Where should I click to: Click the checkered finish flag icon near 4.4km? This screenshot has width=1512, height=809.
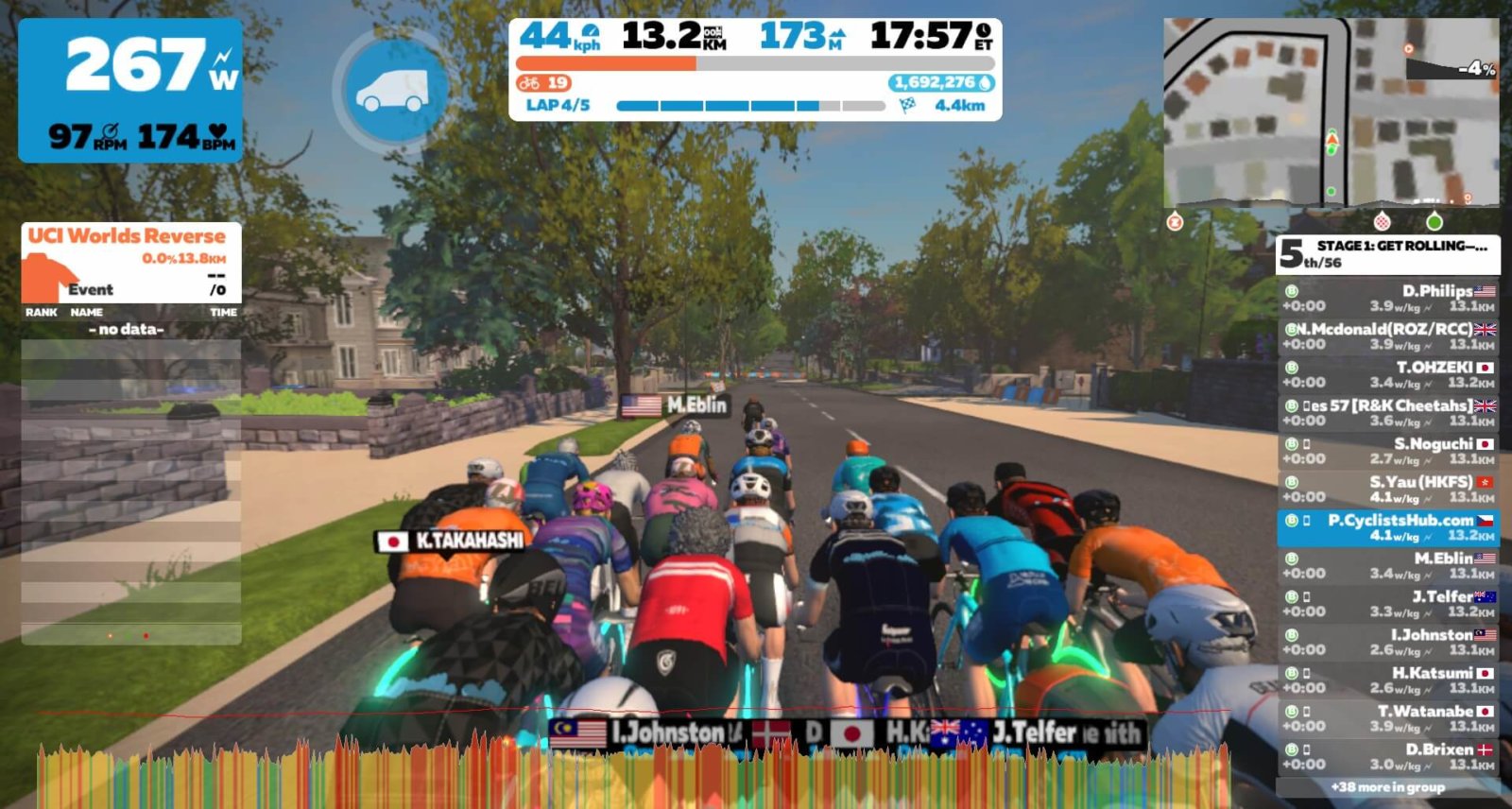click(904, 104)
